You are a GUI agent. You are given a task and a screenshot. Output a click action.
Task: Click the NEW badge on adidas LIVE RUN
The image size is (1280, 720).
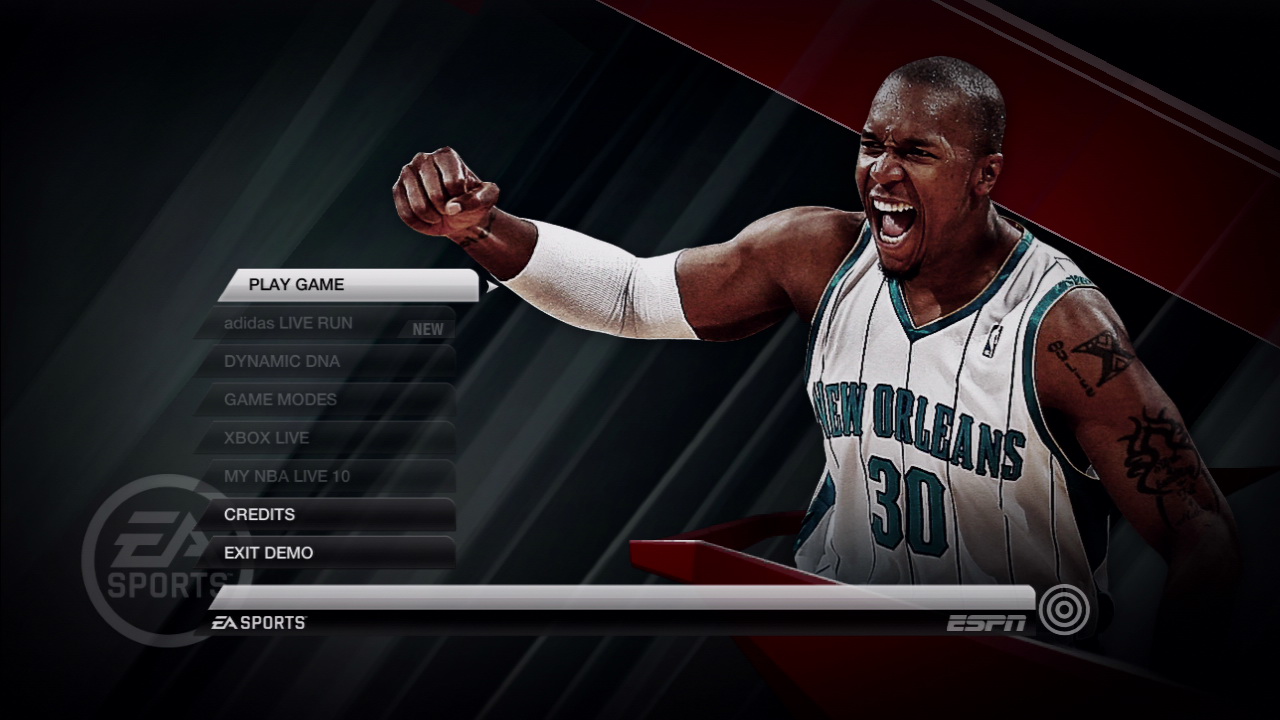[427, 327]
